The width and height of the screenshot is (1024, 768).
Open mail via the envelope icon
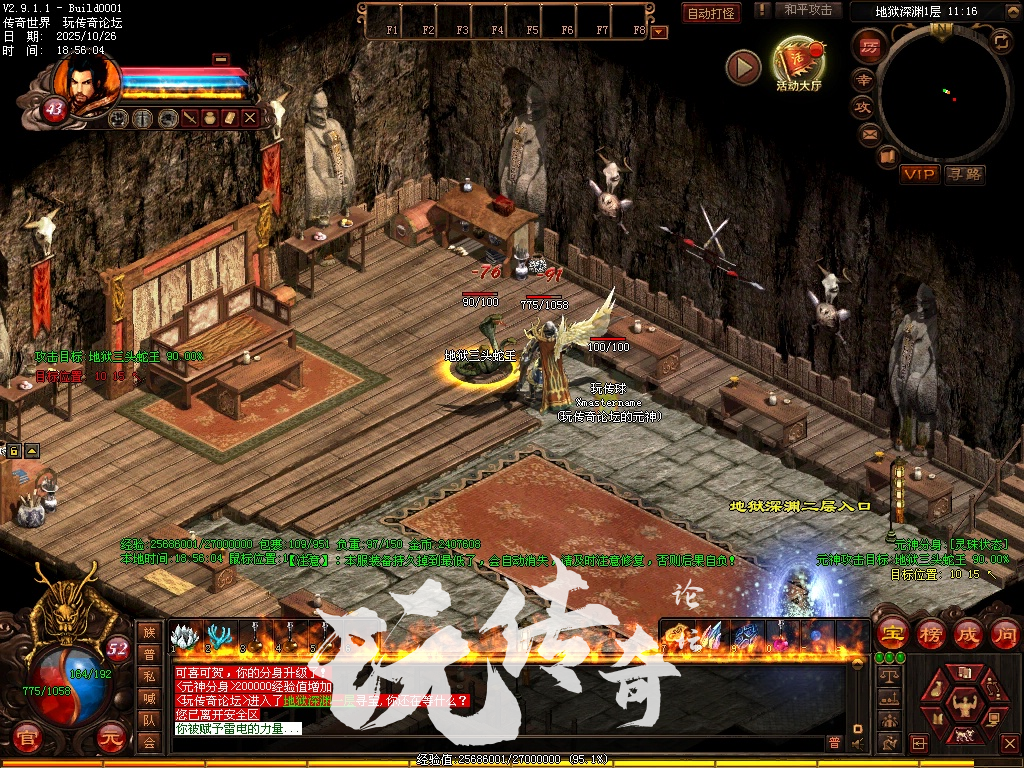tap(868, 133)
